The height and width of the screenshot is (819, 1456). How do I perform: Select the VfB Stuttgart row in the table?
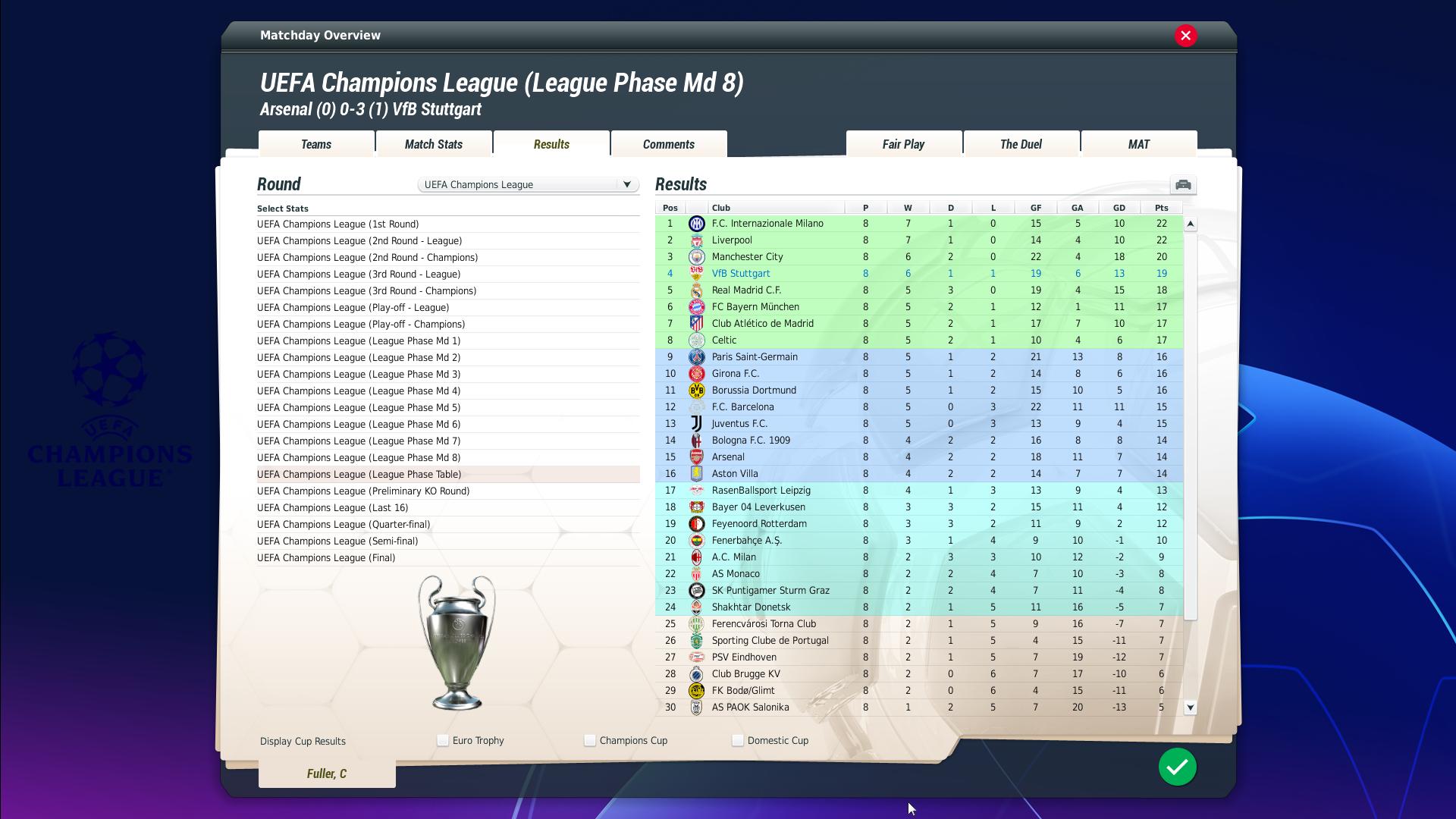(x=741, y=274)
